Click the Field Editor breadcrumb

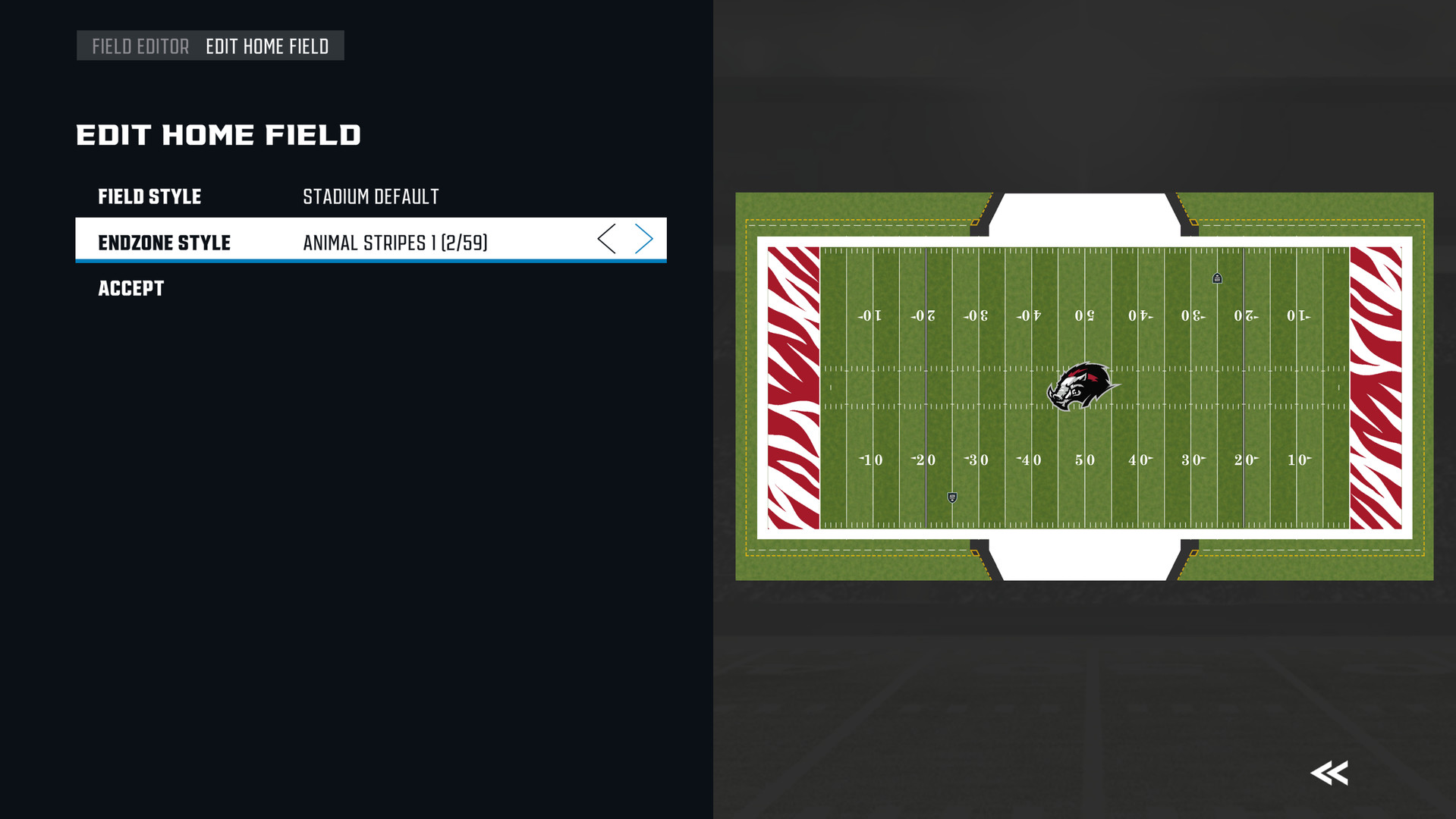(140, 47)
